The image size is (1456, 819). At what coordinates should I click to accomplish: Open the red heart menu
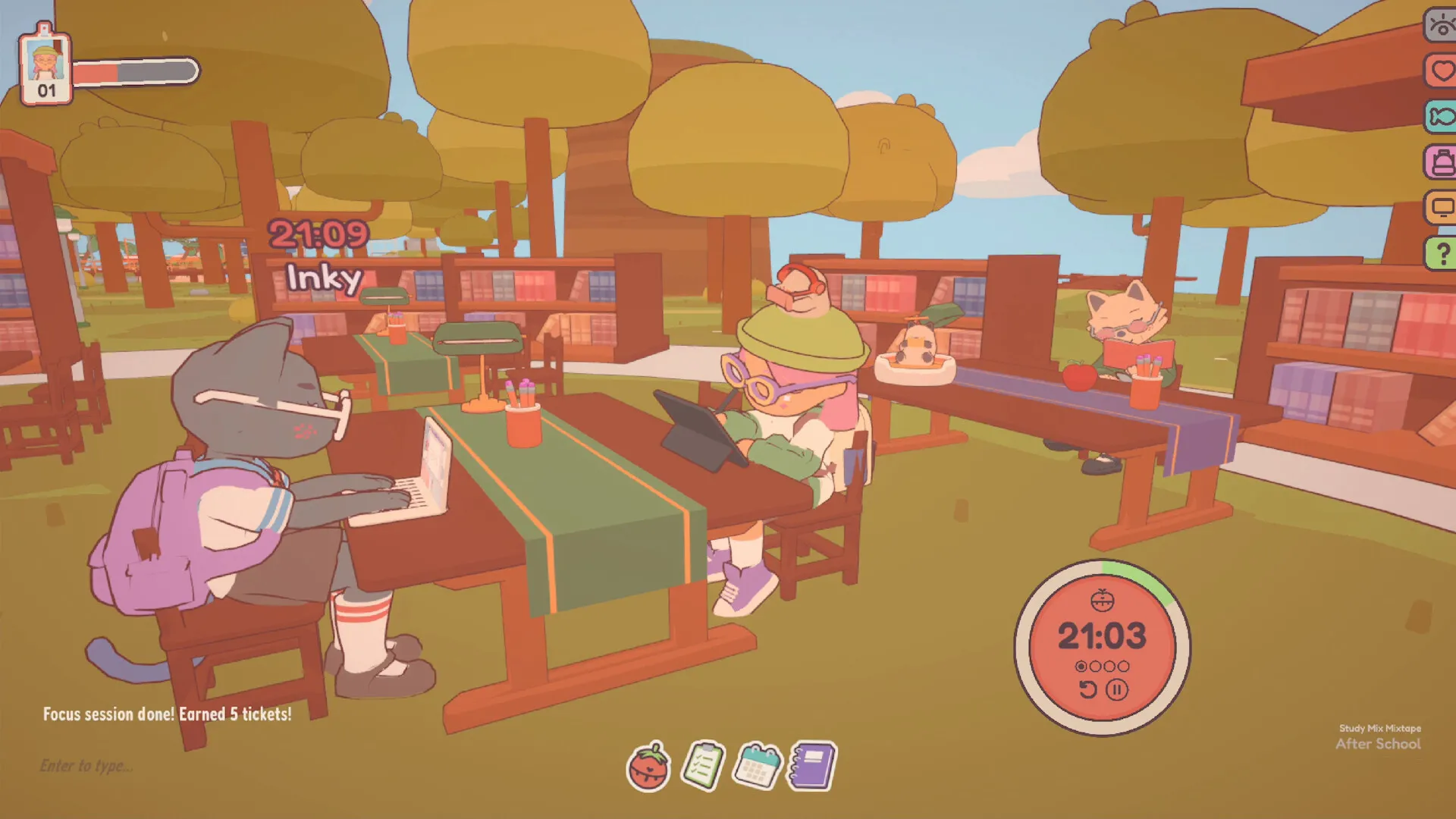coord(1441,71)
